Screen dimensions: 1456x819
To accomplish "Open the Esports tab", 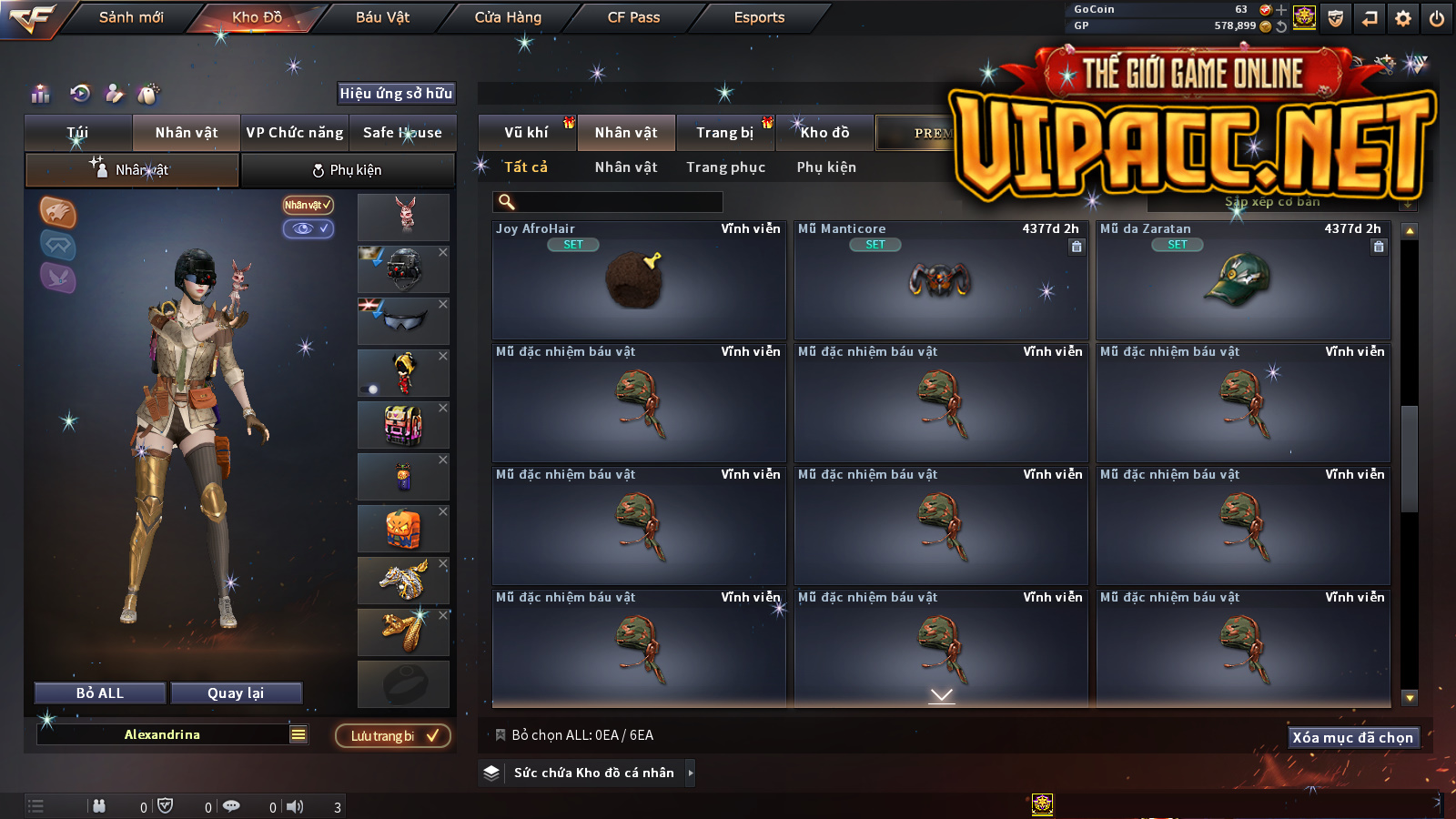I will click(759, 17).
